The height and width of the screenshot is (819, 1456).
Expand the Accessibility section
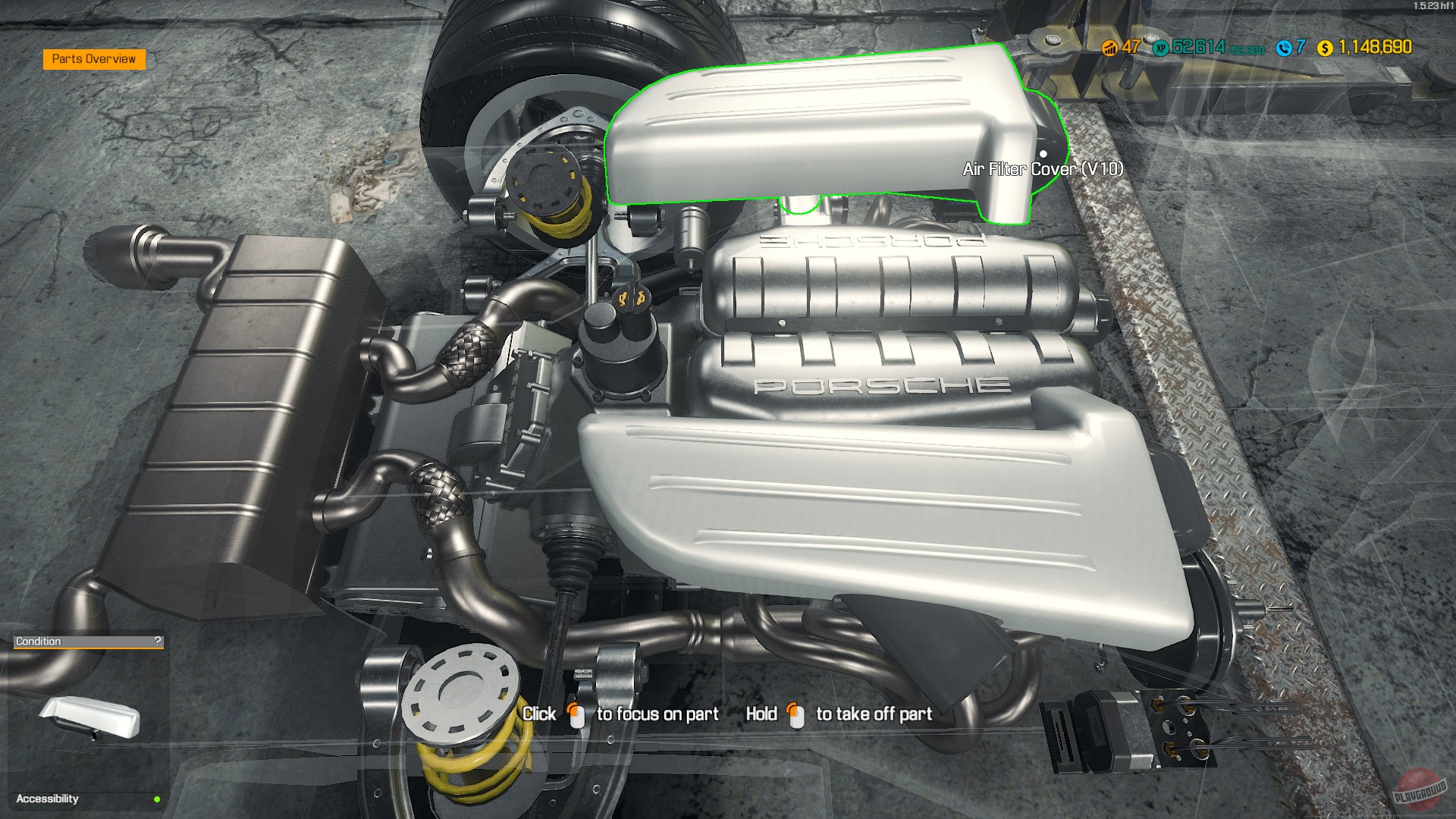click(x=47, y=799)
